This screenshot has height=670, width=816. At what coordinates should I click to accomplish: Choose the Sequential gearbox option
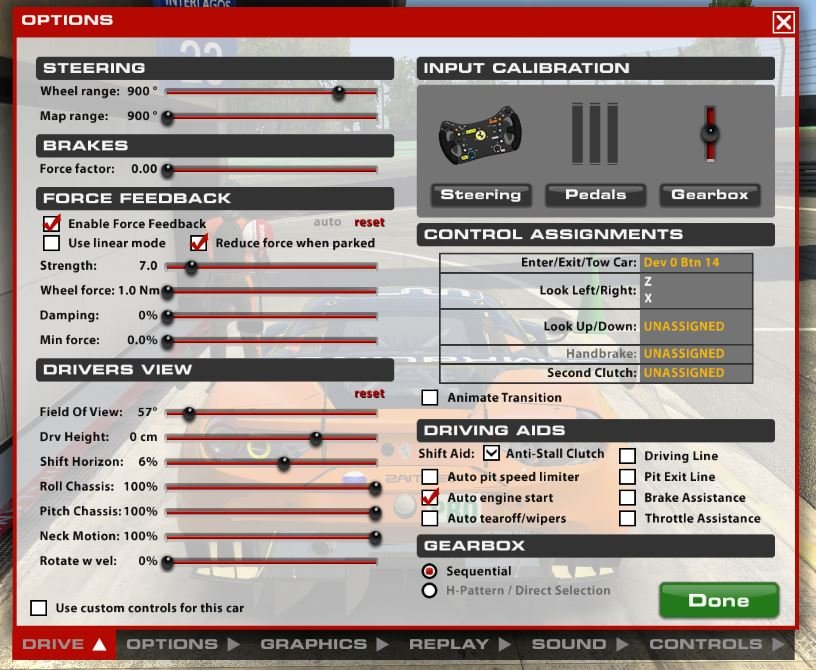click(x=430, y=571)
